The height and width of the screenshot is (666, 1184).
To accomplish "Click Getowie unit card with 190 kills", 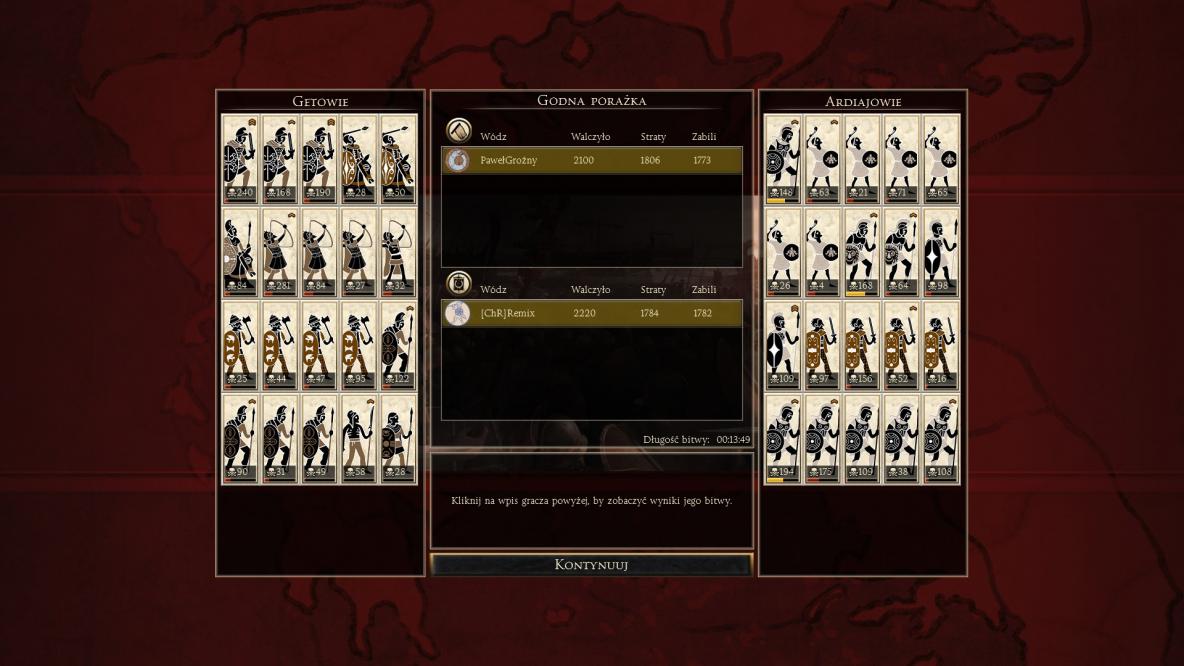I will coord(319,158).
